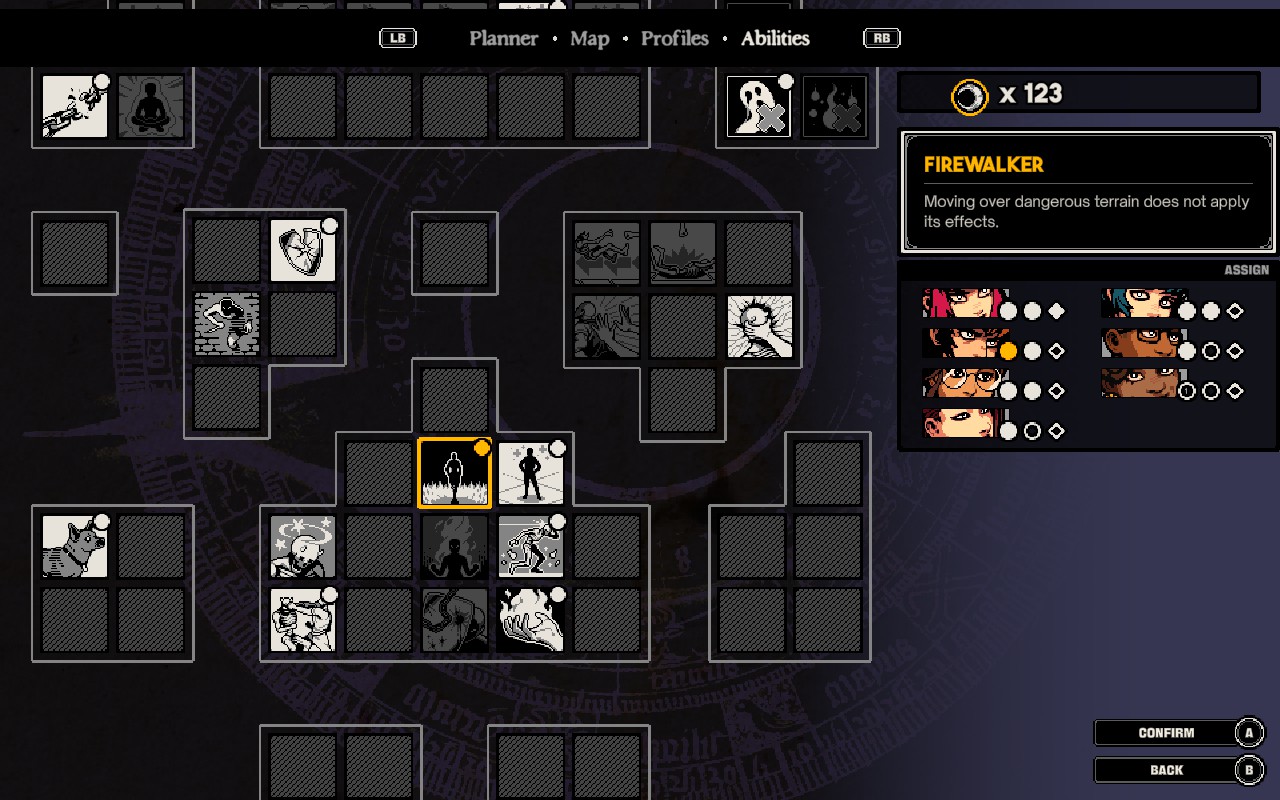Select the flames with X ability tile
1280x800 pixels.
coord(834,106)
